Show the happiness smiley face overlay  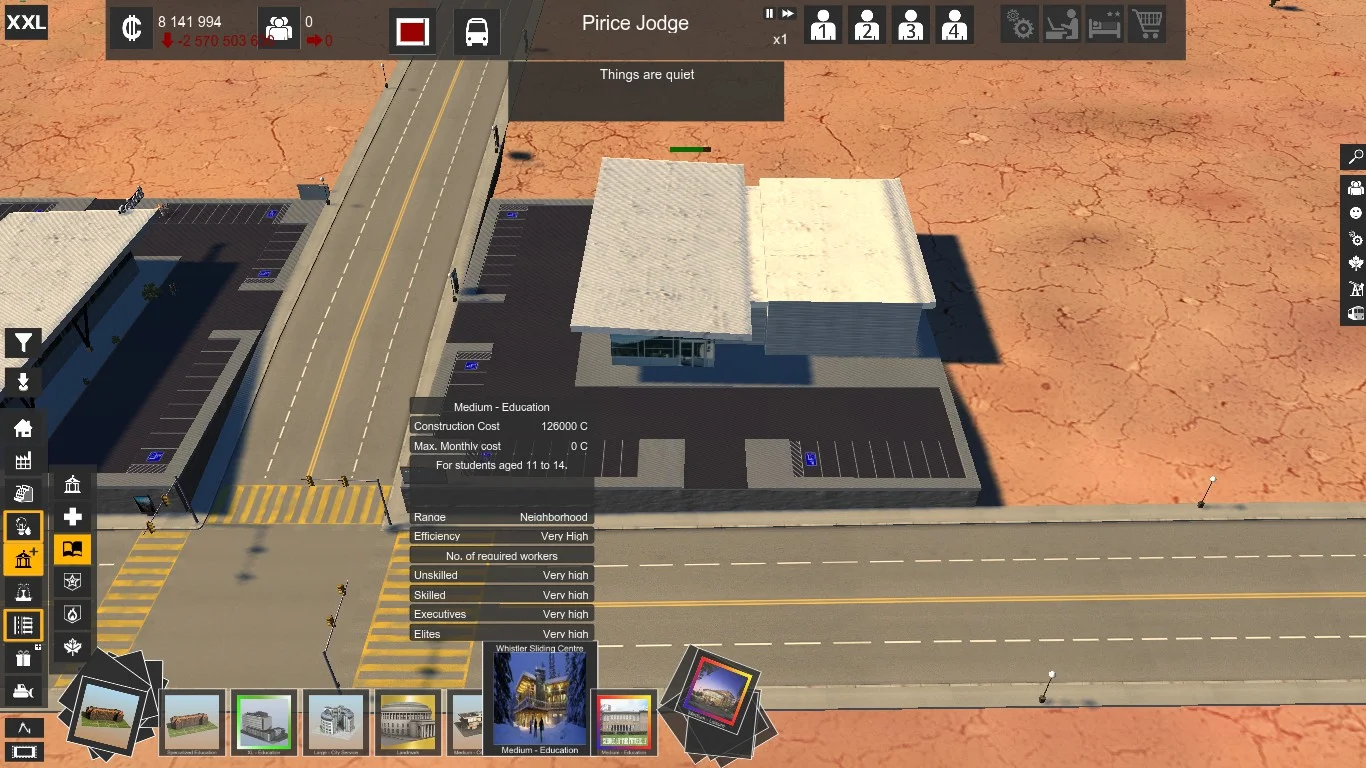(x=1355, y=213)
